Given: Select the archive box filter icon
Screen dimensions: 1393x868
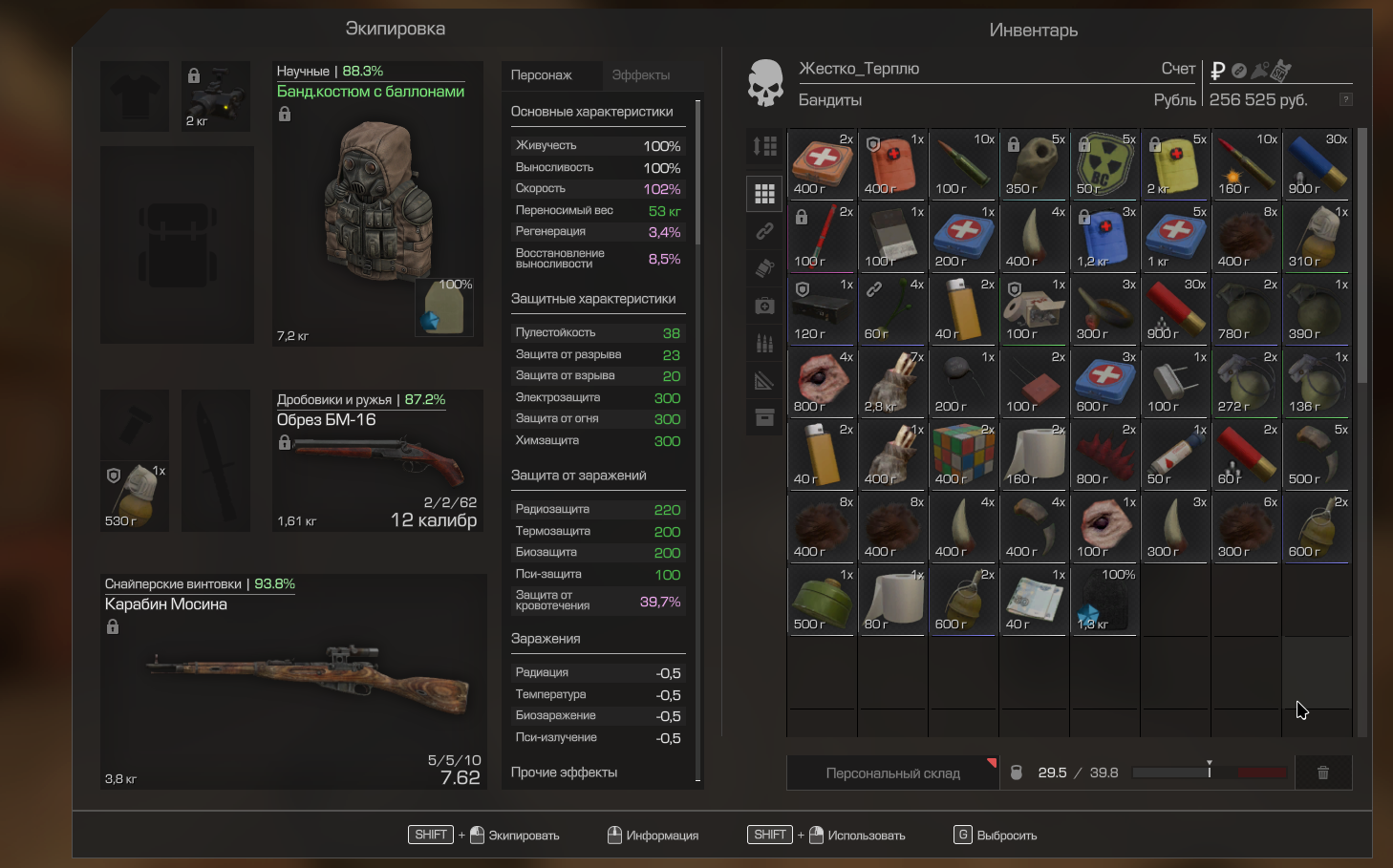Looking at the screenshot, I should (x=764, y=417).
